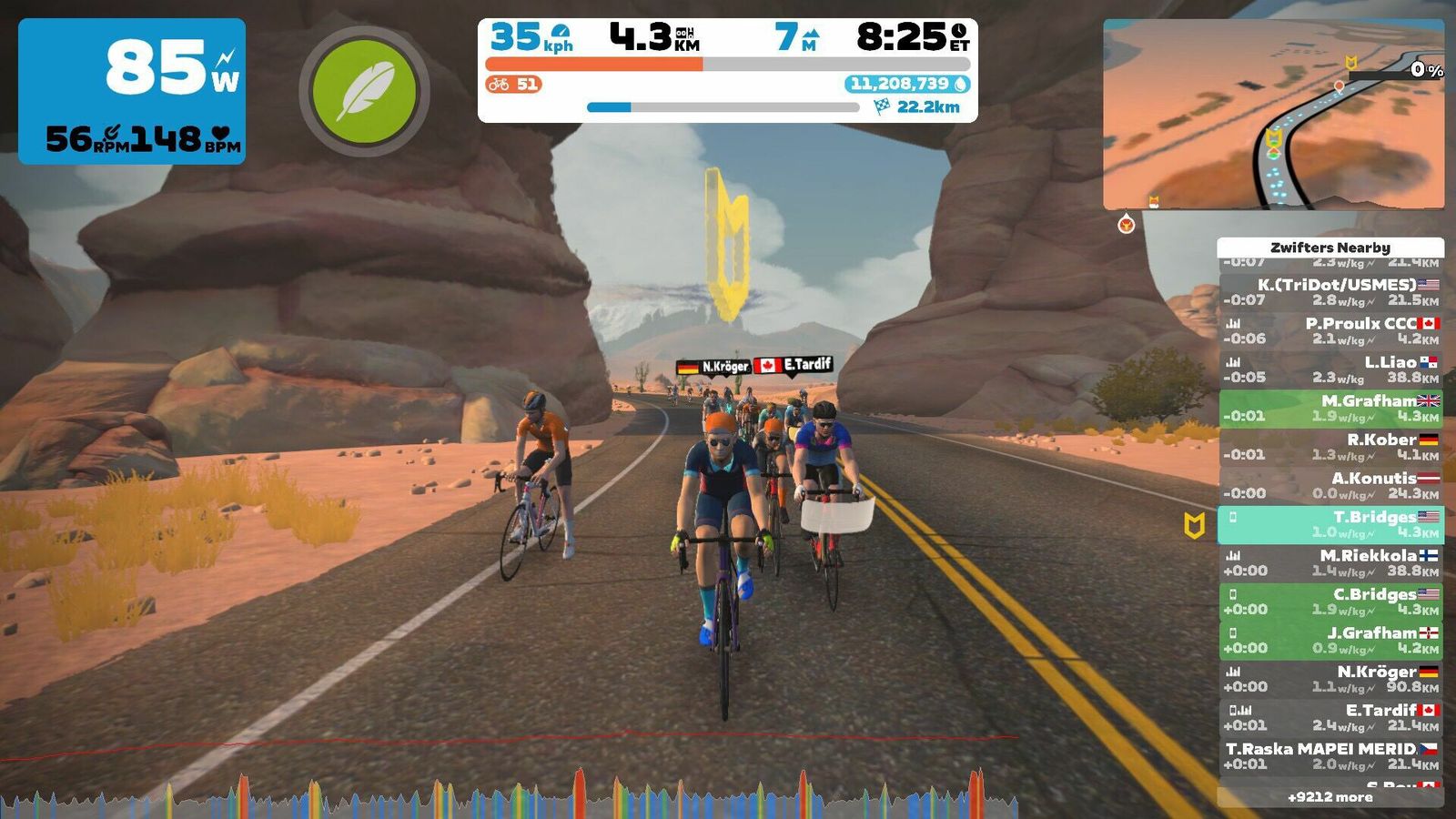Click J.Grafham's row in the list

point(1330,640)
